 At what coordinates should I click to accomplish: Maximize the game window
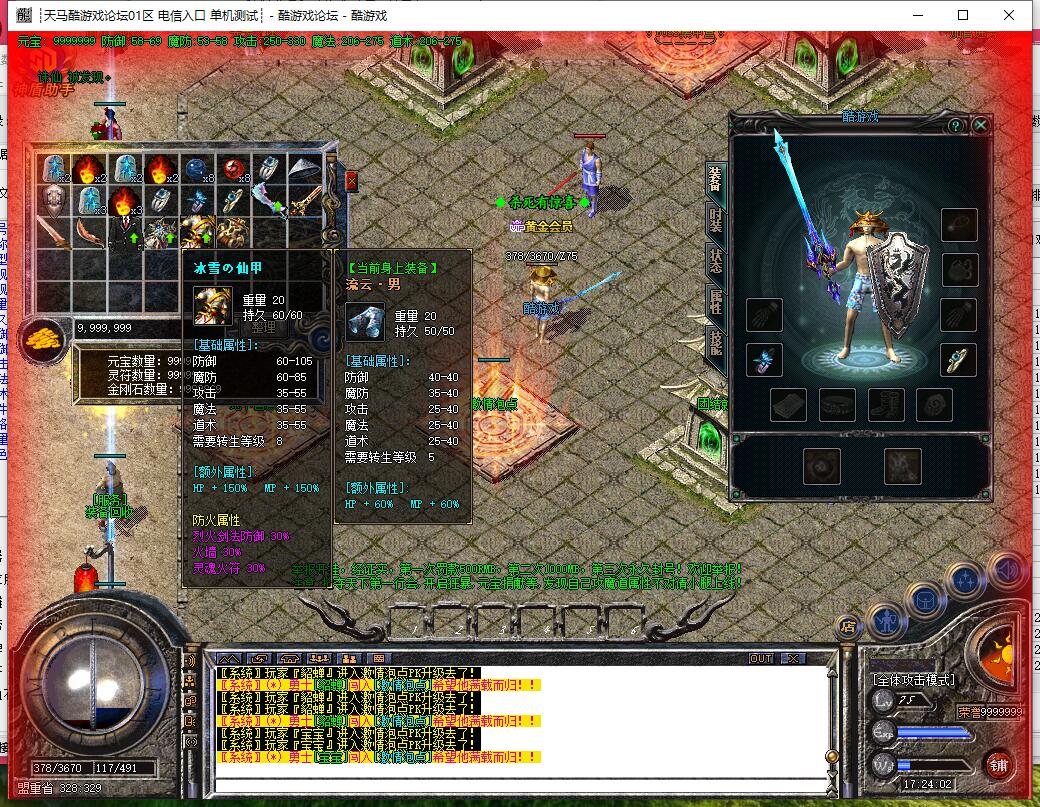coord(963,15)
